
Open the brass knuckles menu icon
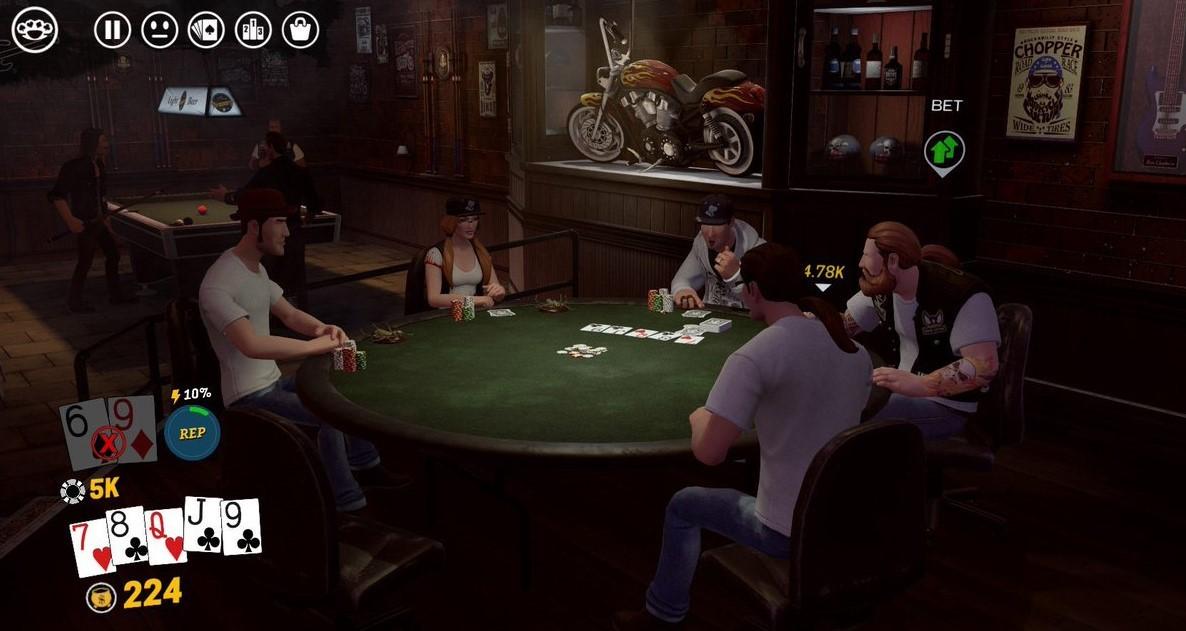[35, 29]
